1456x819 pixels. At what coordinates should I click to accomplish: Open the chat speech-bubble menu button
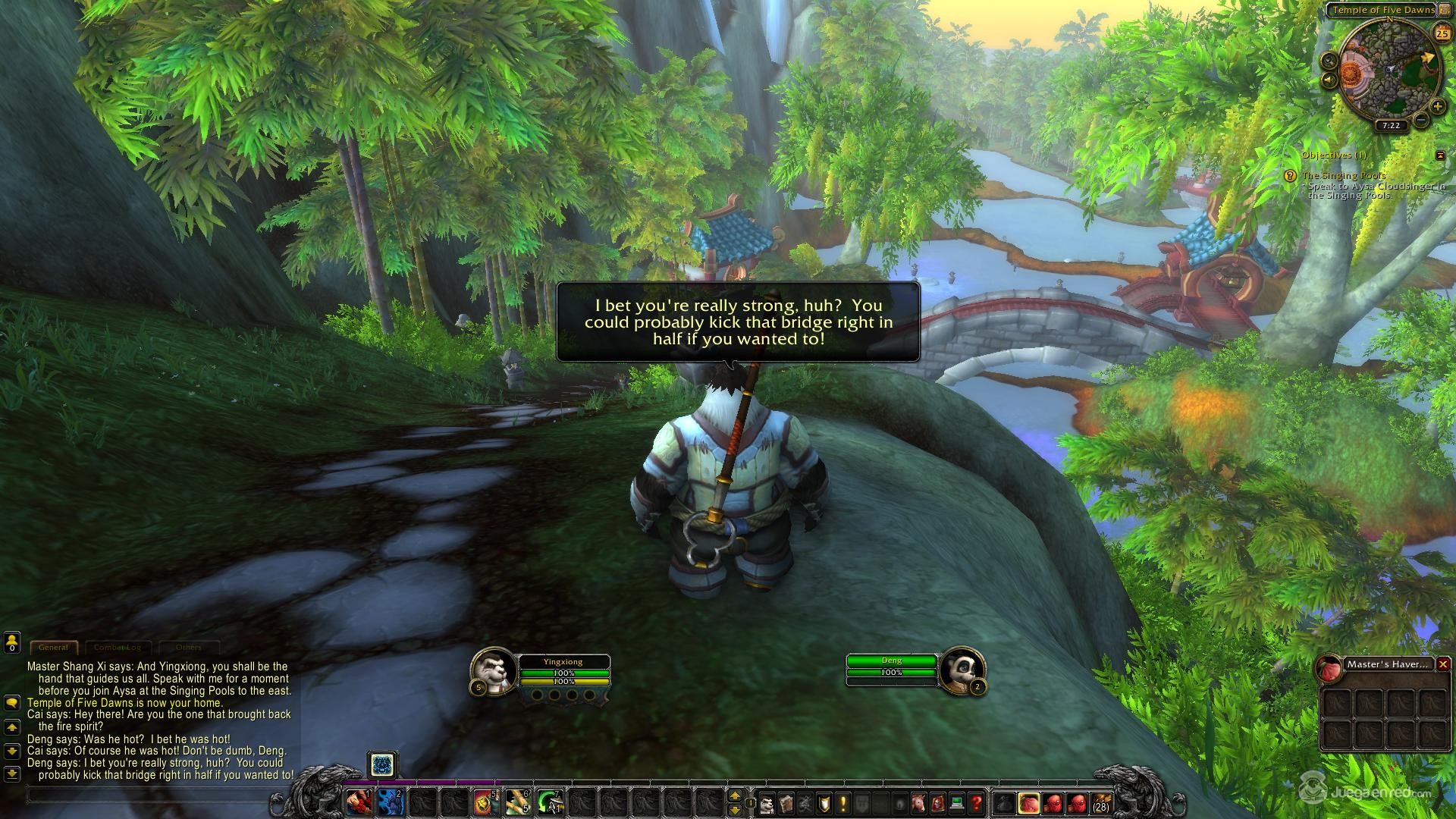(x=11, y=703)
